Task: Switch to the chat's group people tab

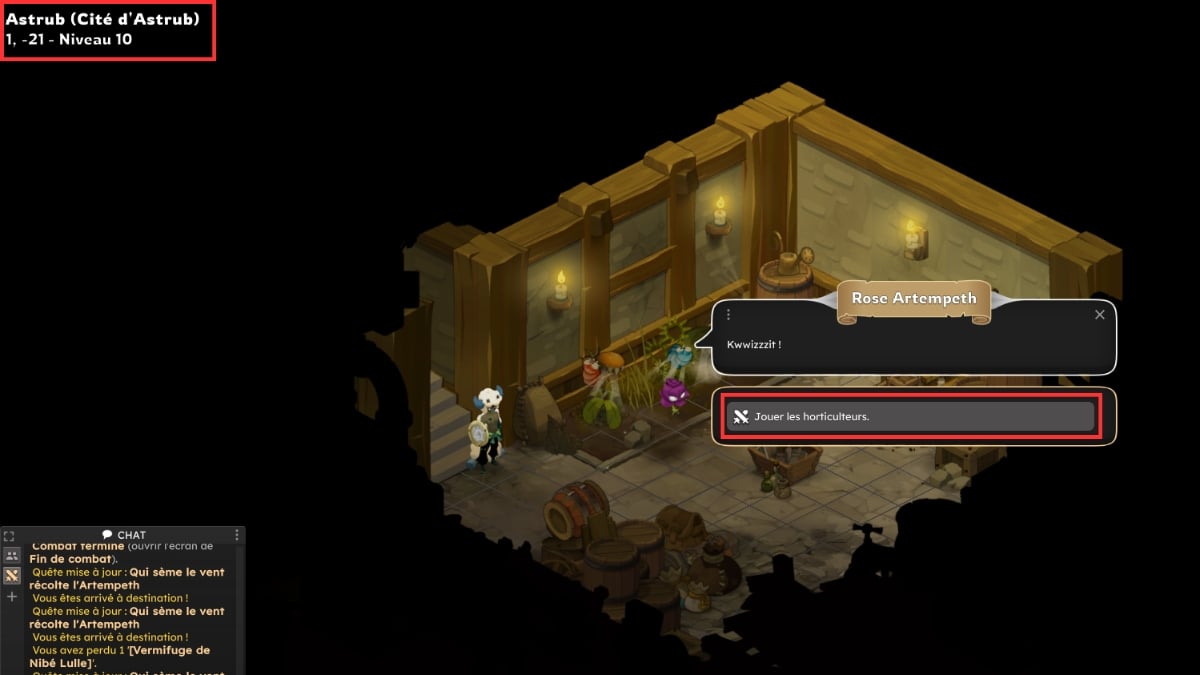Action: (12, 555)
